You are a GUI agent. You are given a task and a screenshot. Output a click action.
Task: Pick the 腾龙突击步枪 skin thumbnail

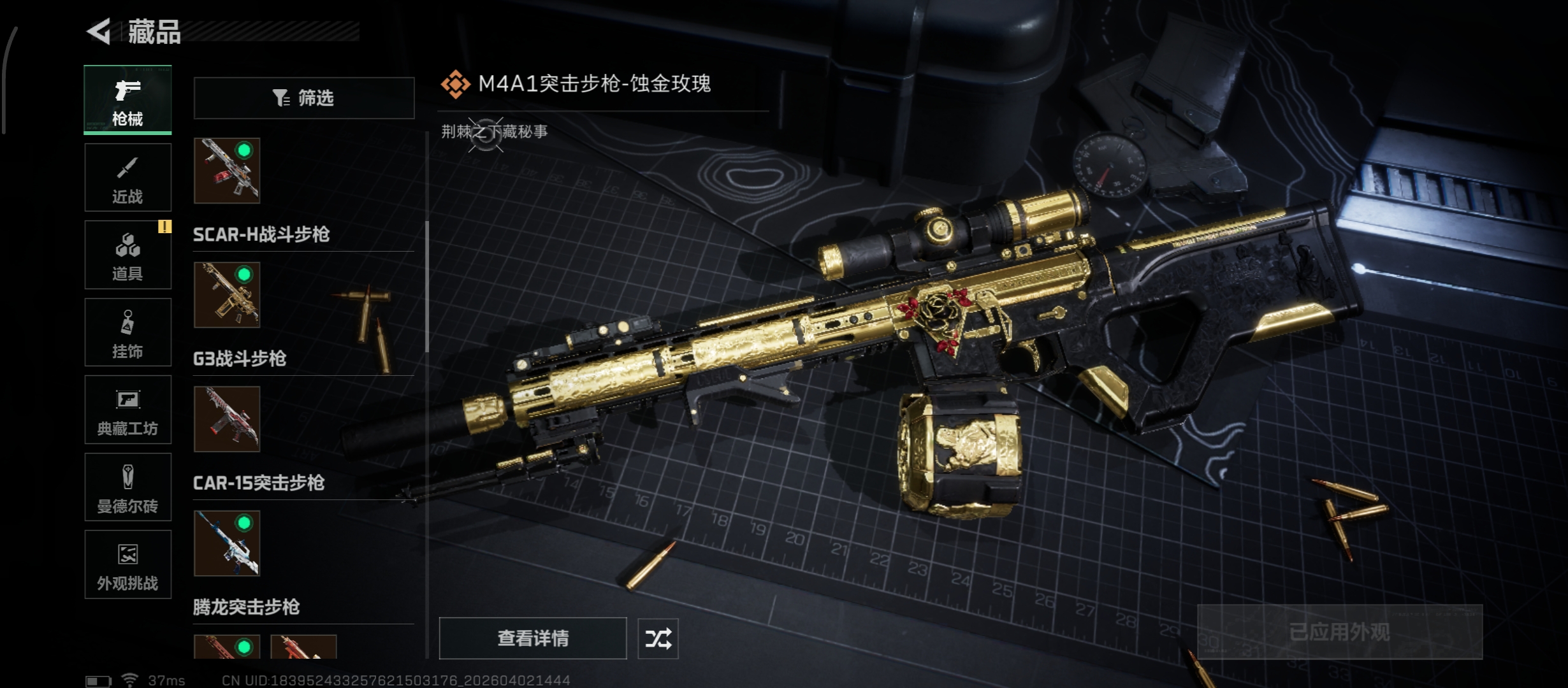227,543
